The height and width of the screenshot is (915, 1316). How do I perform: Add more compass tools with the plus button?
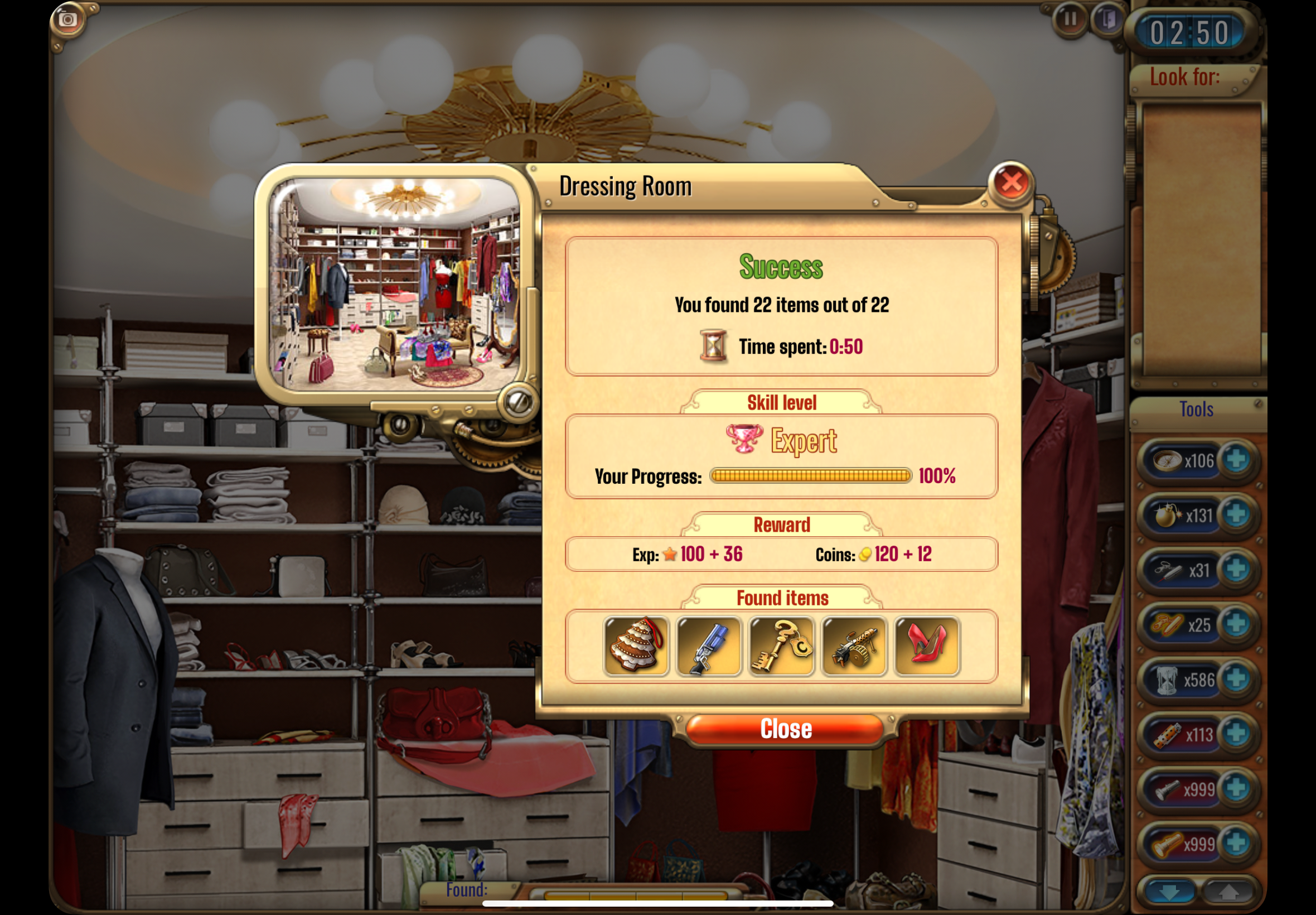[x=1236, y=459]
